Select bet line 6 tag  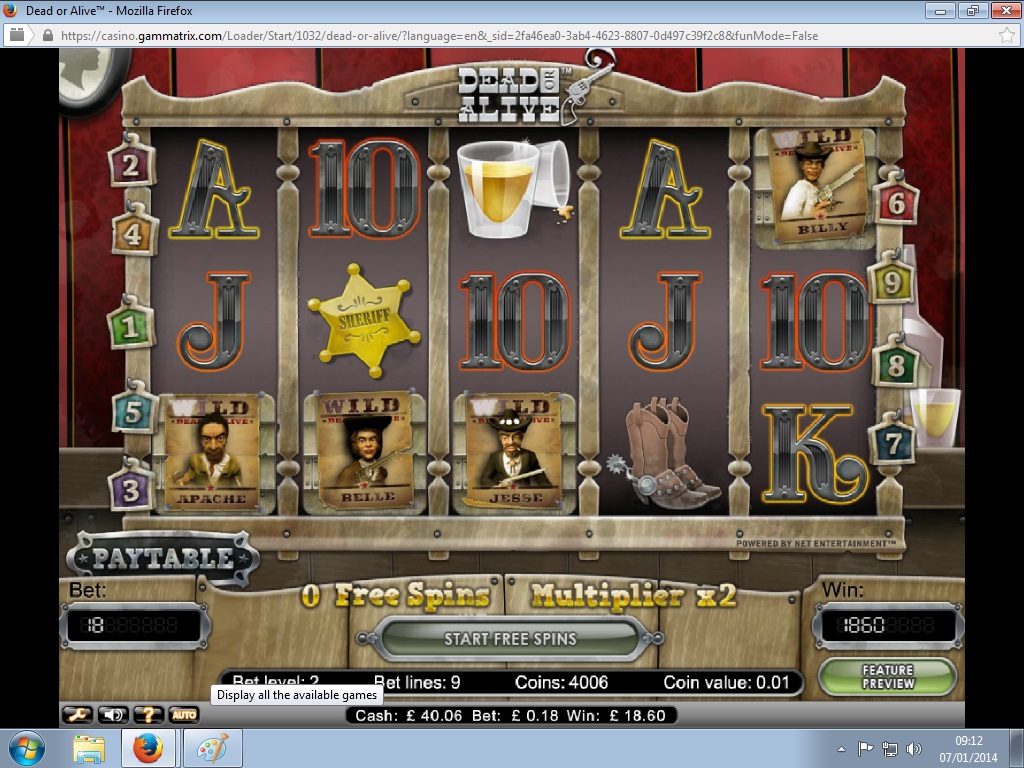896,203
